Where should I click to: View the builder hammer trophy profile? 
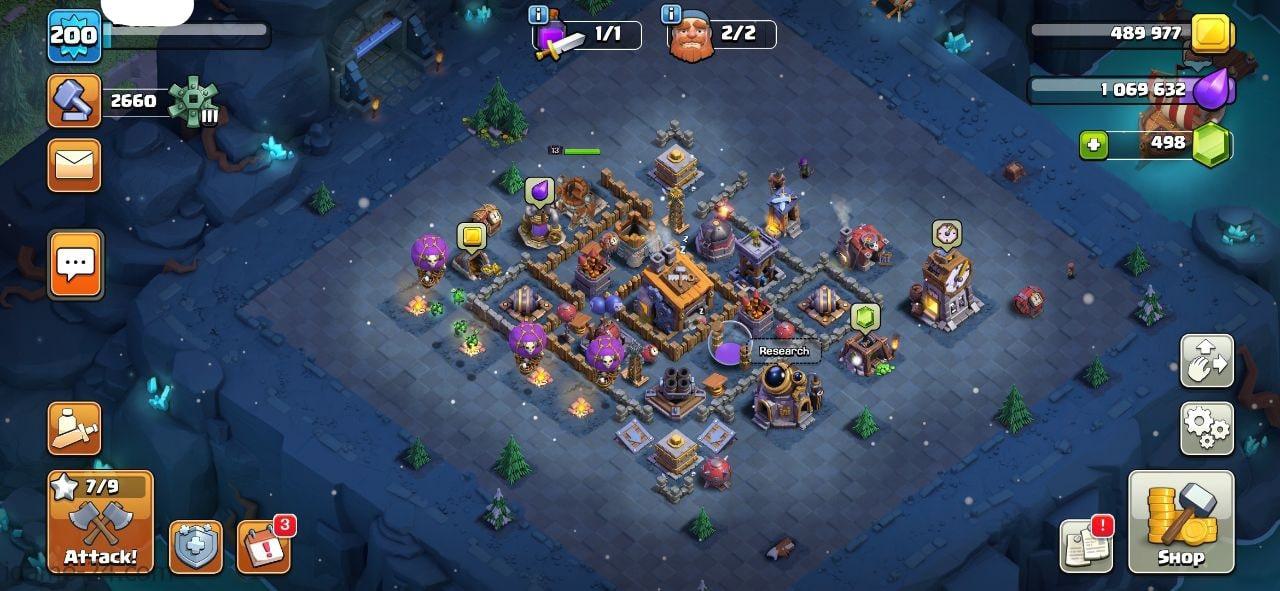74,101
